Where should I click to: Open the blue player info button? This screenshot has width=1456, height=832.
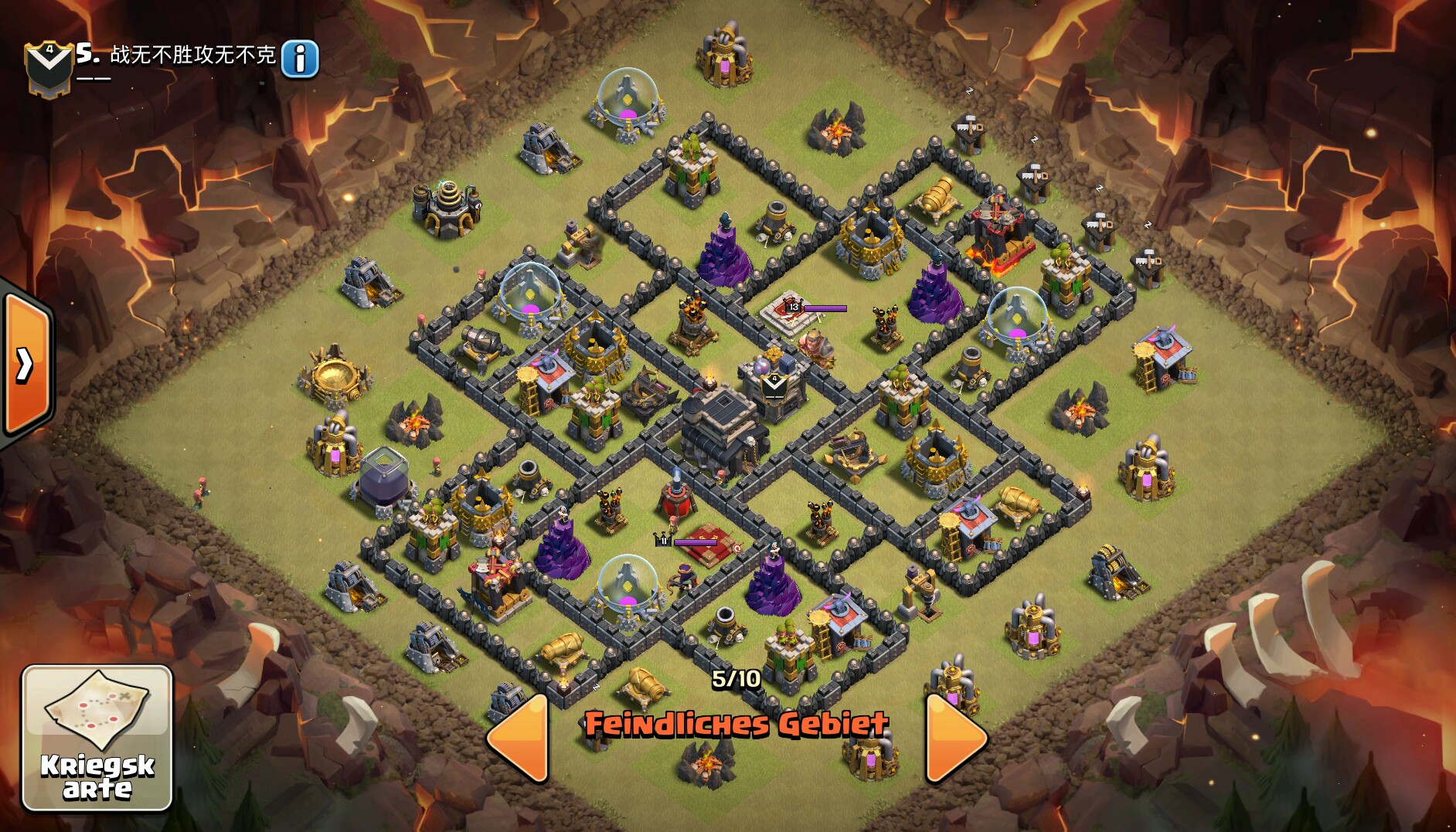[x=300, y=59]
